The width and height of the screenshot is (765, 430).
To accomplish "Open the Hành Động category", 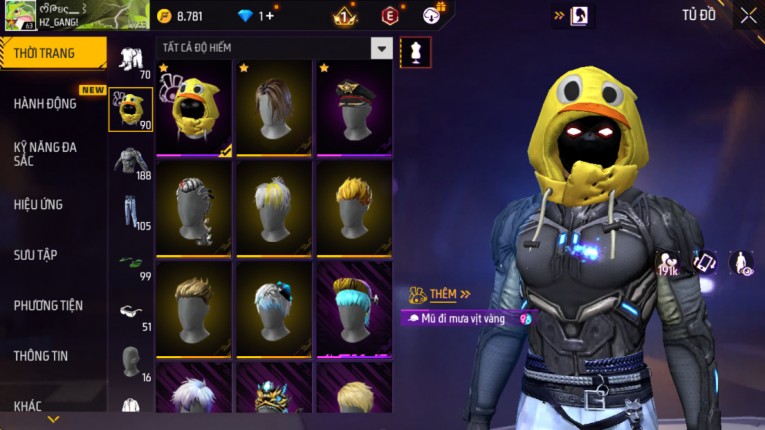I will click(45, 103).
